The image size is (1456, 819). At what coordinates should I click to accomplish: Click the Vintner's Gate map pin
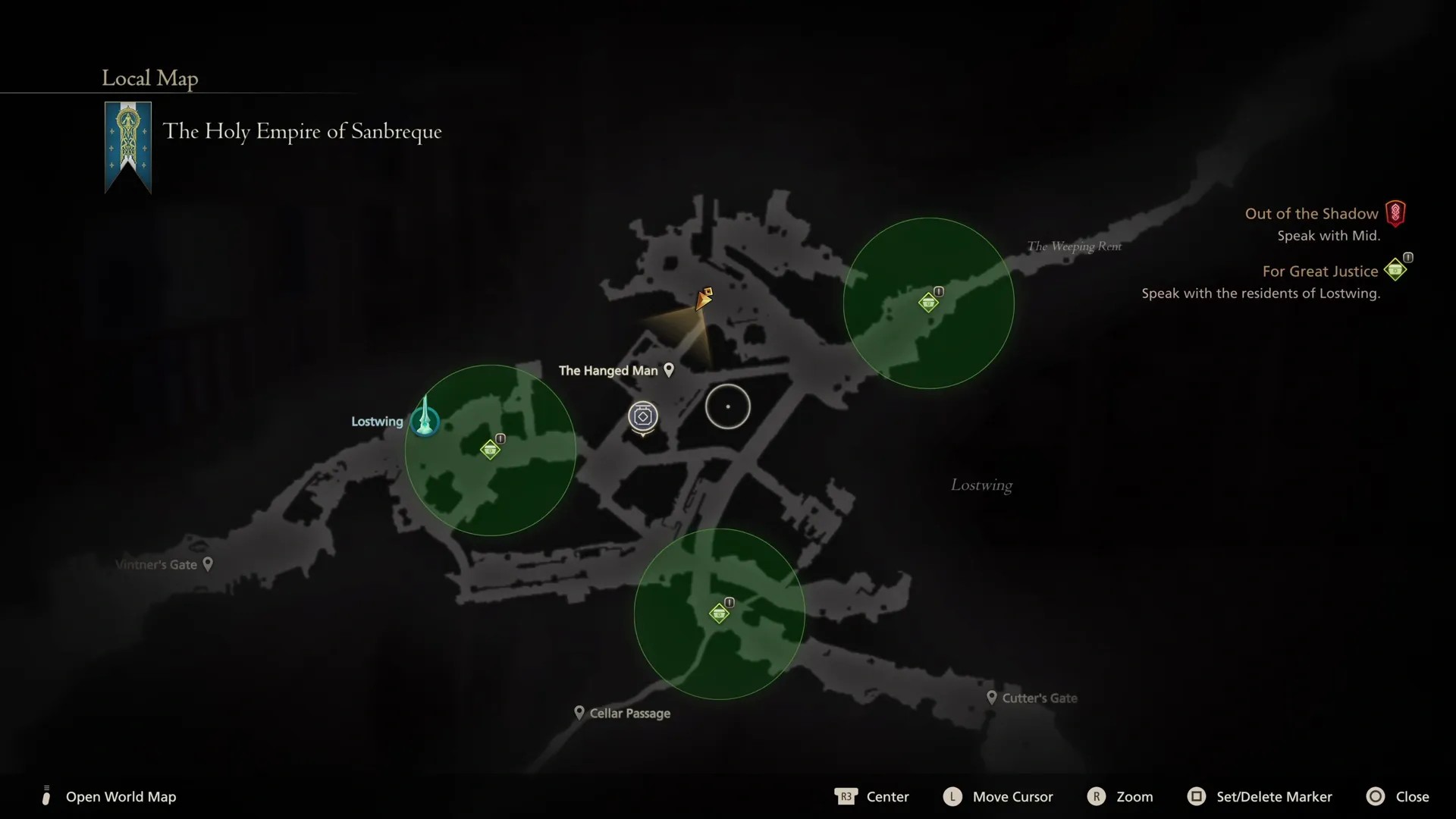point(206,563)
